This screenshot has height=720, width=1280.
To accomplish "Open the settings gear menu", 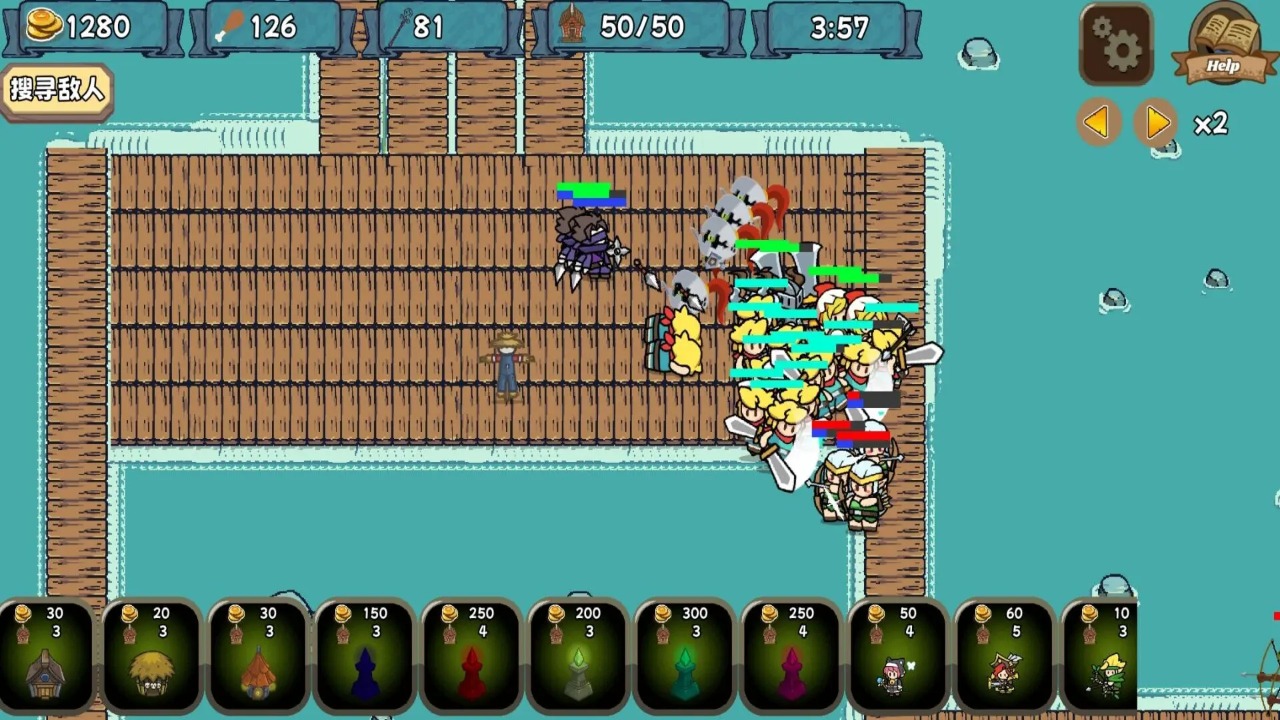I will 1115,44.
